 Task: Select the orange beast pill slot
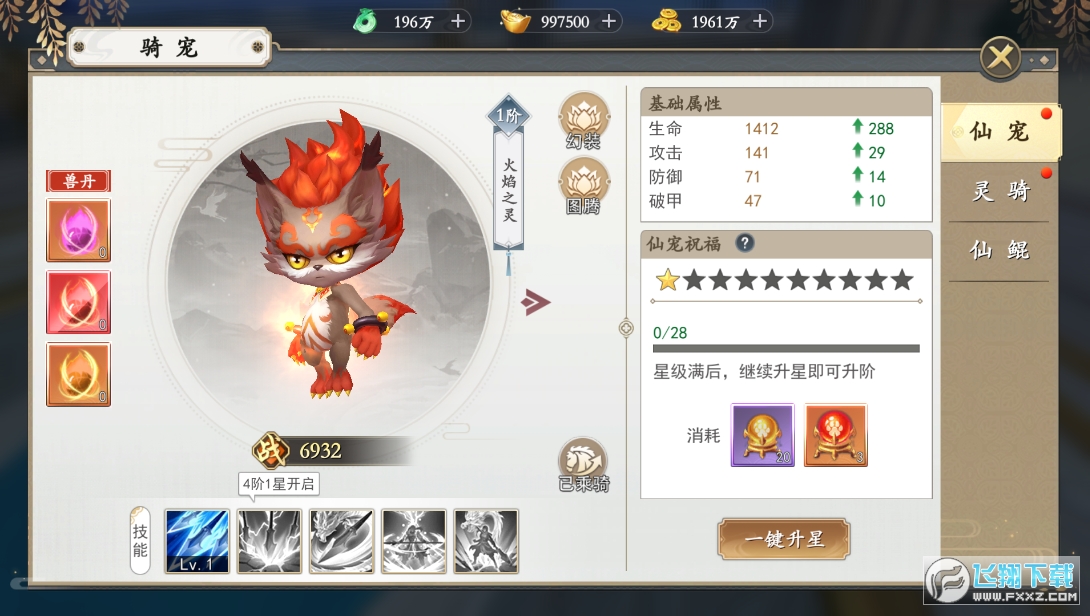(x=78, y=374)
